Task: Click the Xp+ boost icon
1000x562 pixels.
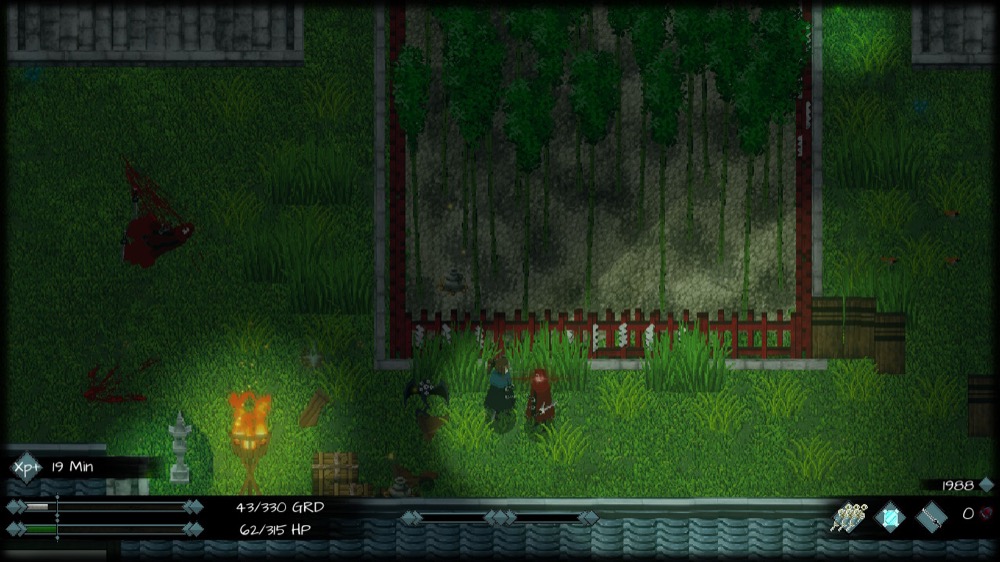Action: (26, 466)
